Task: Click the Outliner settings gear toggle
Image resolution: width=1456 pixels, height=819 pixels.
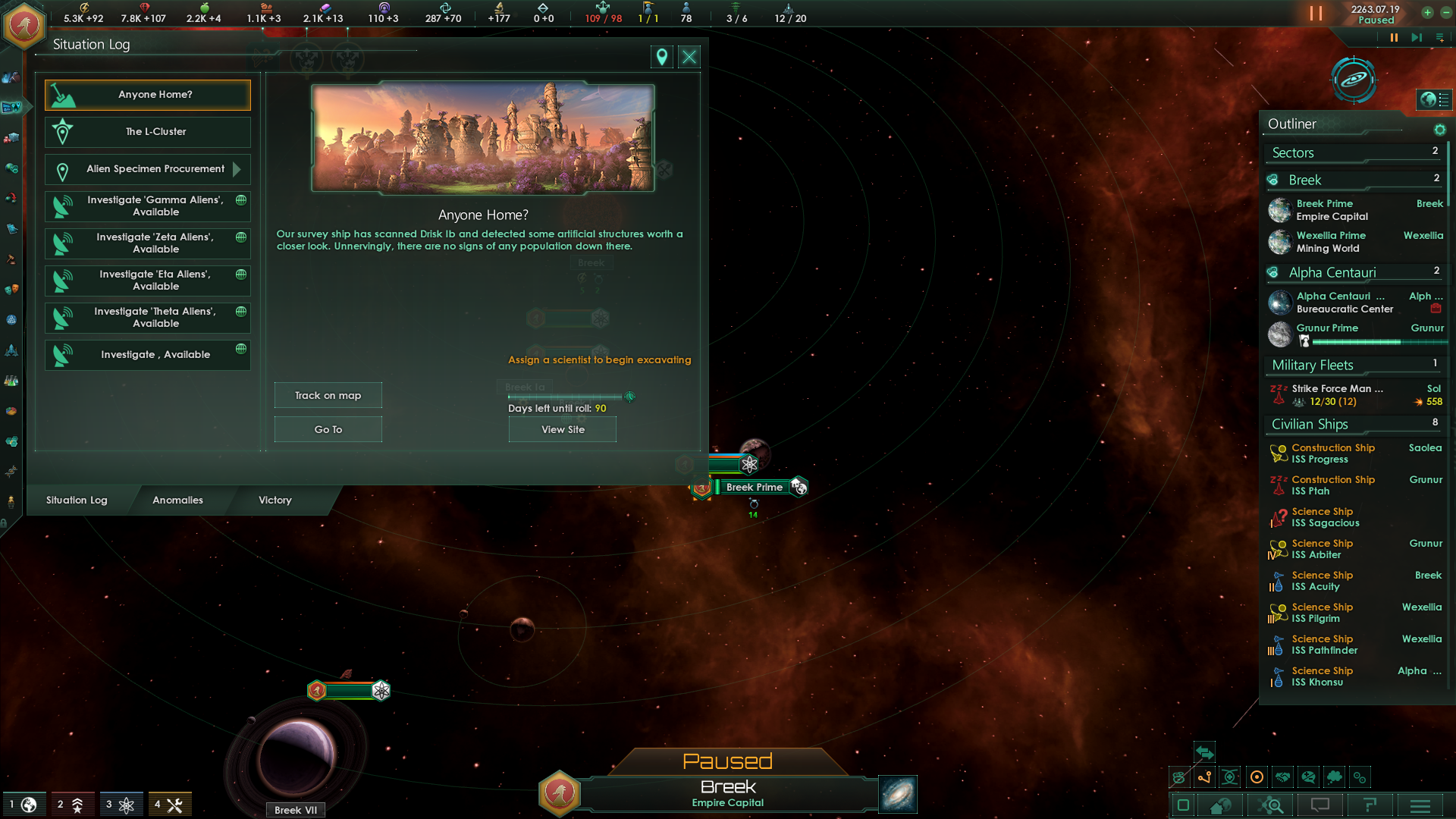Action: (x=1440, y=130)
